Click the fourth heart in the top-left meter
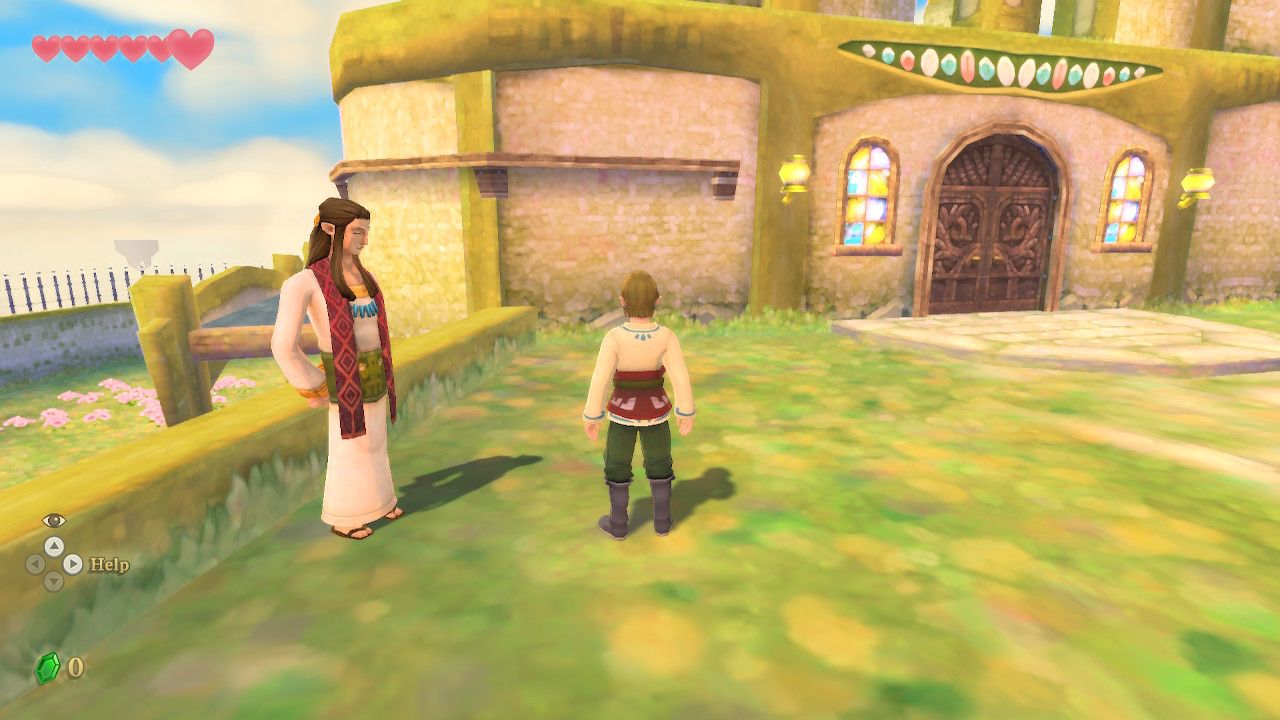1280x720 pixels. coord(129,47)
